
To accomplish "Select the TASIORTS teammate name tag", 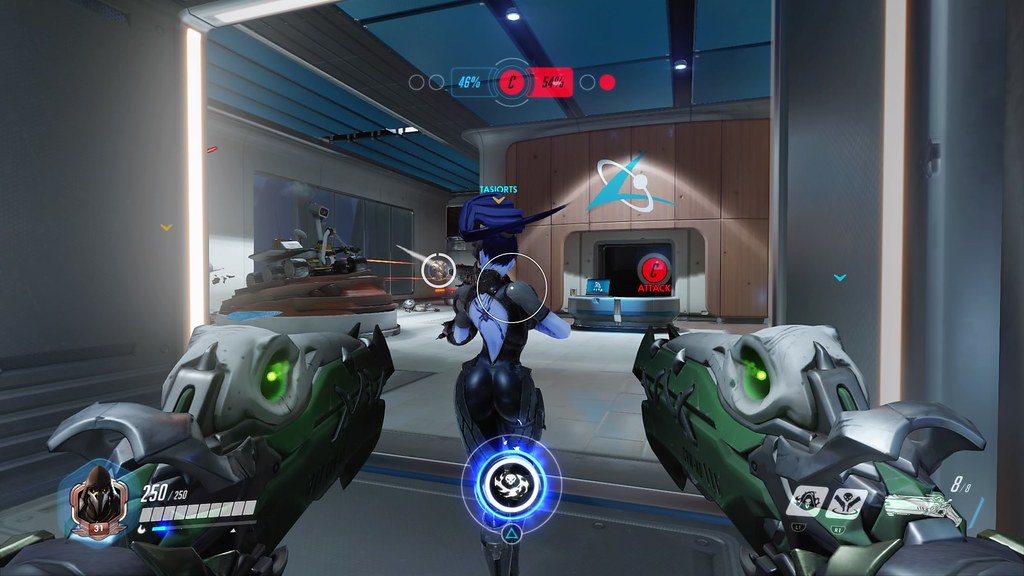I will coord(498,188).
